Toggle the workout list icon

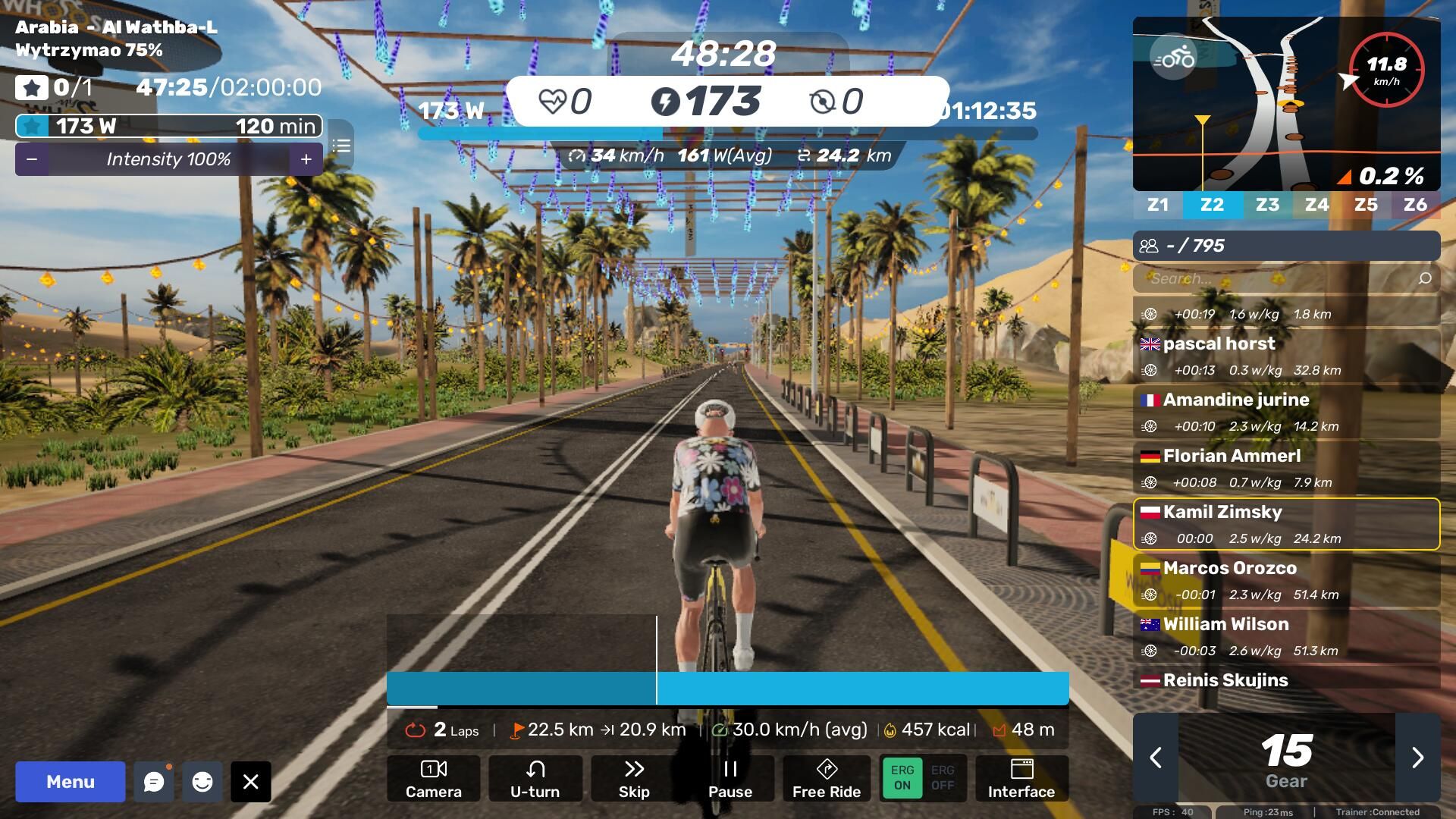341,146
